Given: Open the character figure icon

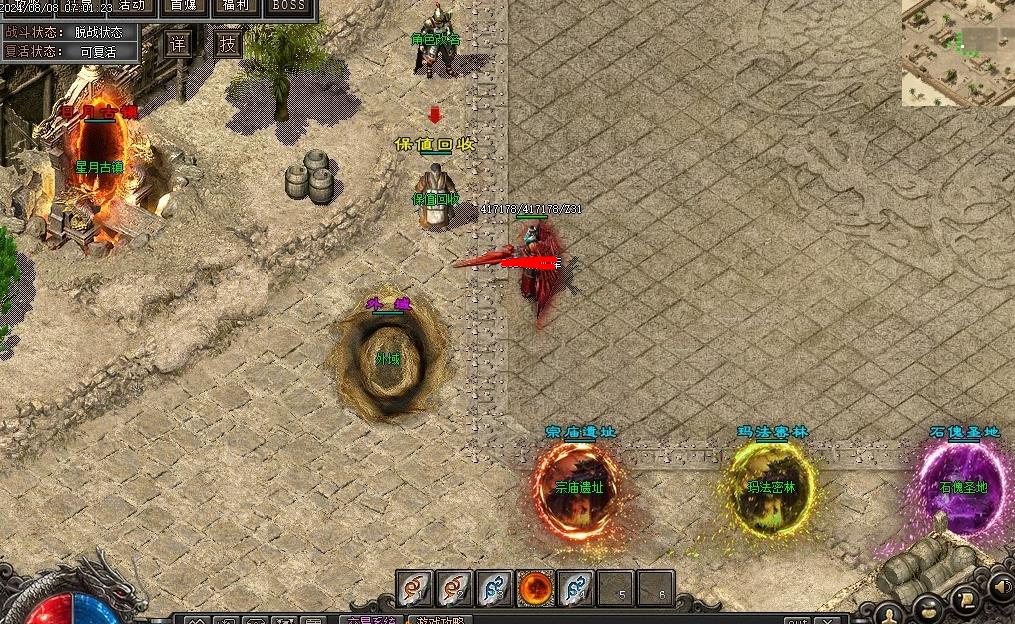Looking at the screenshot, I should tap(888, 615).
